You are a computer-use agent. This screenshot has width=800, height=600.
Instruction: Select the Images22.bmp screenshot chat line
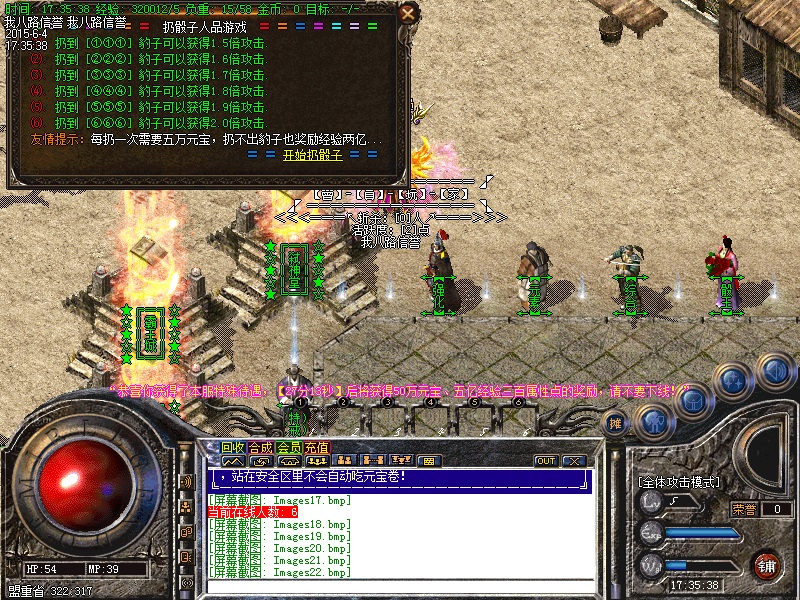(280, 573)
